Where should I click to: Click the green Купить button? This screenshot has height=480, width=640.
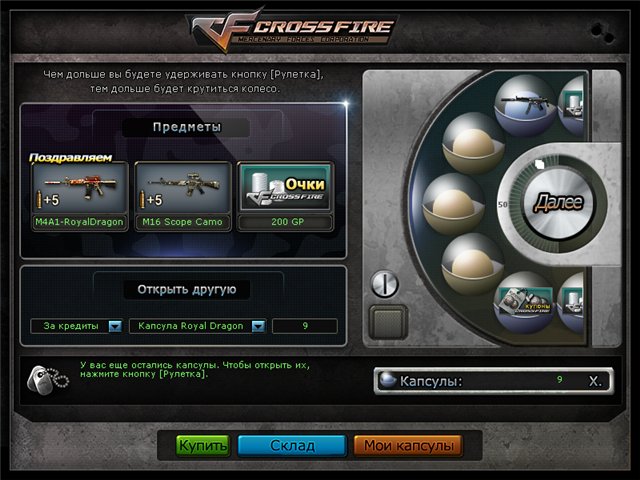coord(203,445)
